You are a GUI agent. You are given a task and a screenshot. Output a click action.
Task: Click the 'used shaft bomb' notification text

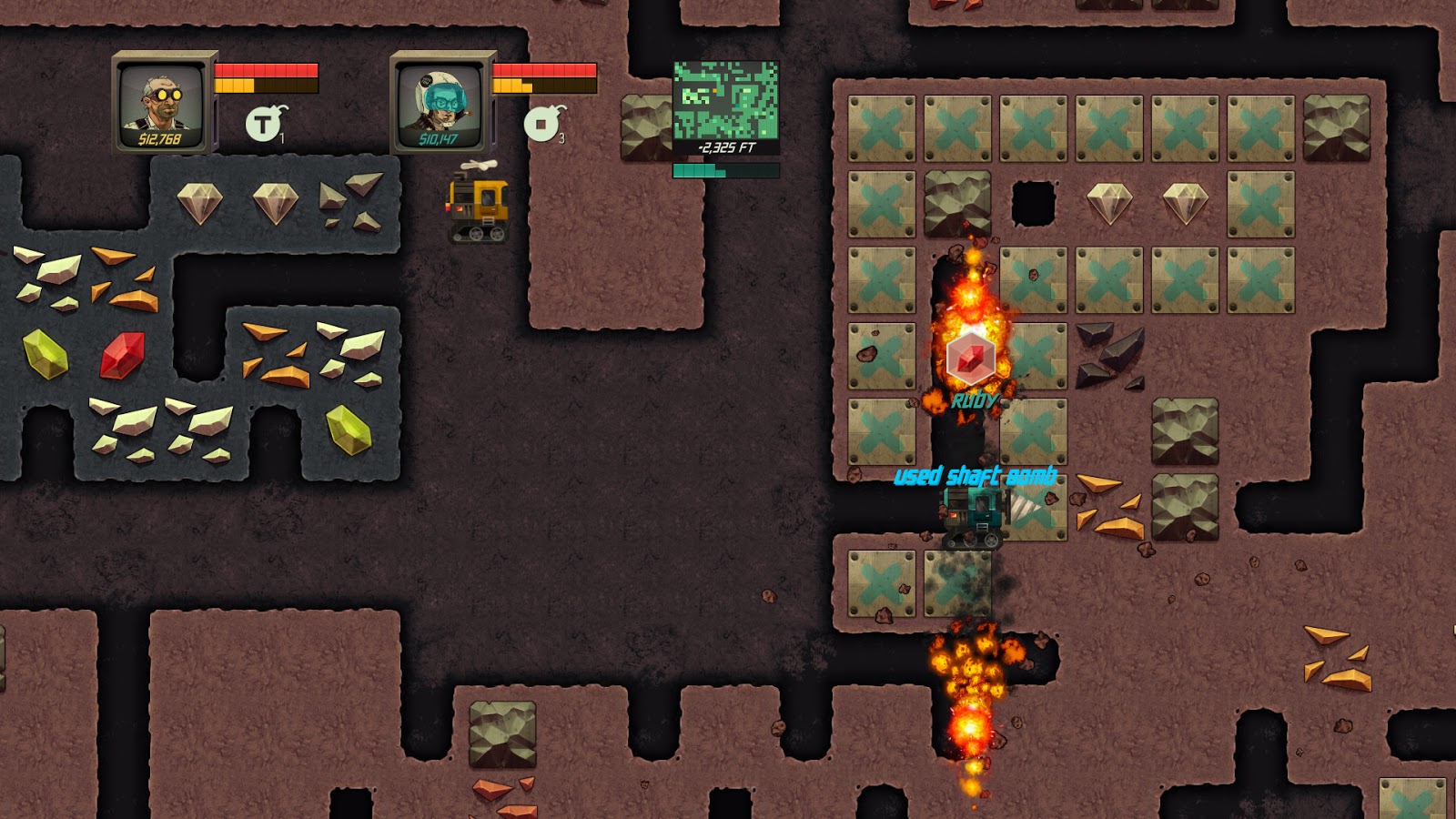[x=976, y=473]
